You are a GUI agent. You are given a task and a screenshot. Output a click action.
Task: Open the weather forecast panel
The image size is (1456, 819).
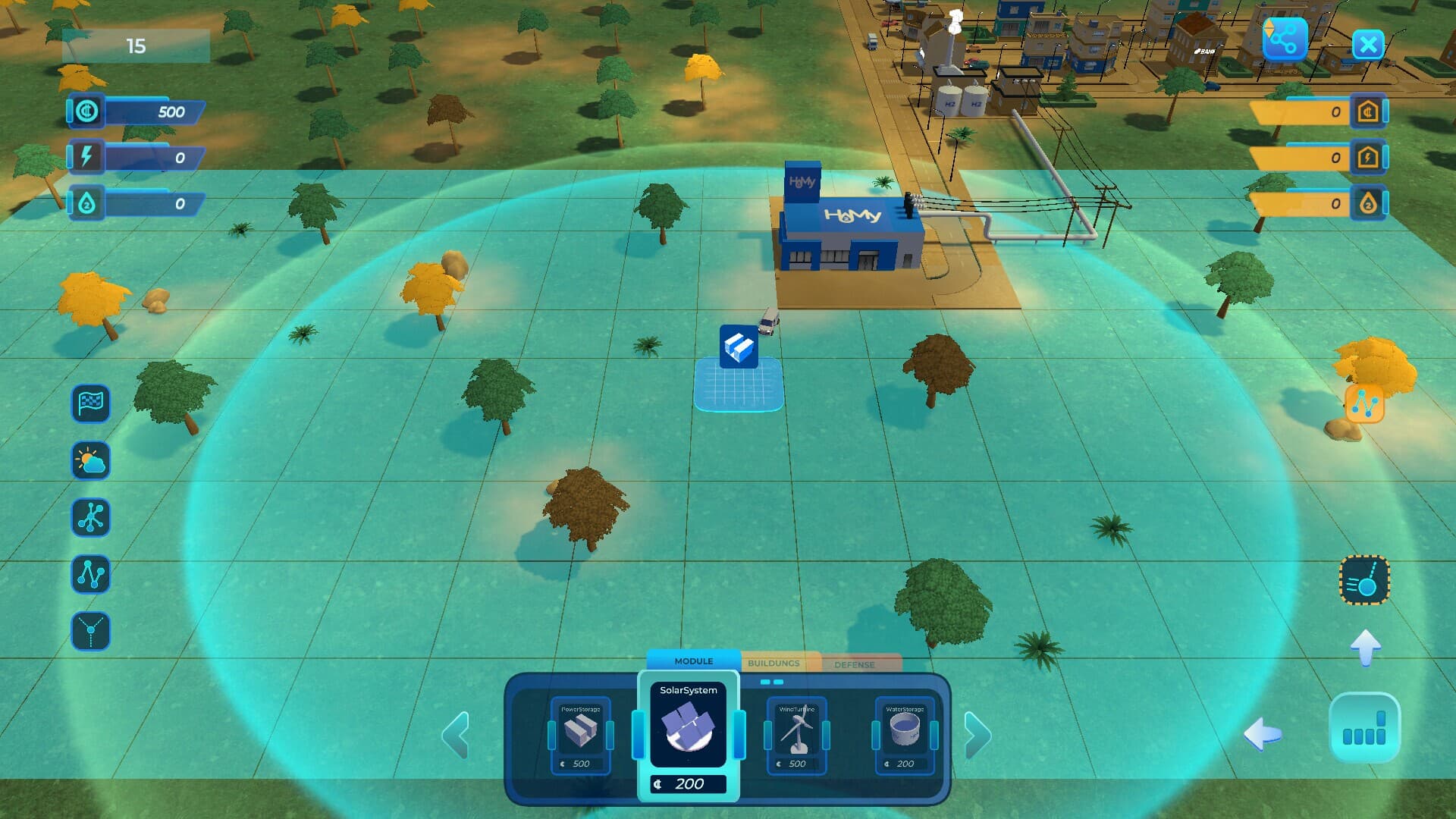(x=91, y=460)
